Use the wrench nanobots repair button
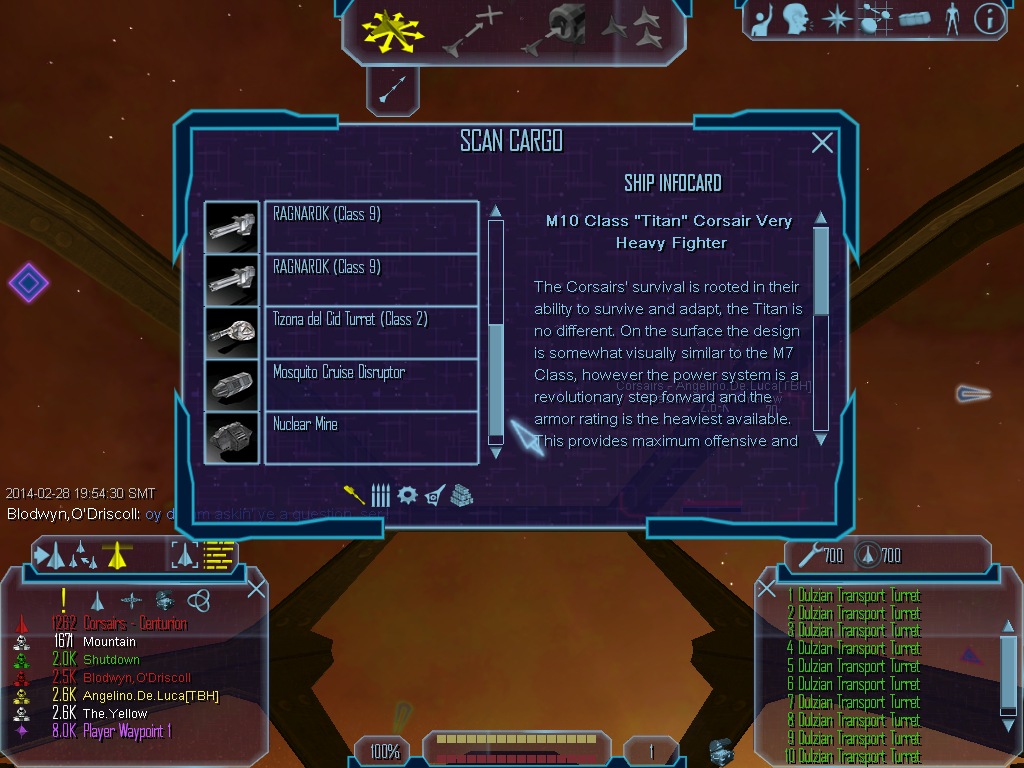1024x768 pixels. [805, 555]
